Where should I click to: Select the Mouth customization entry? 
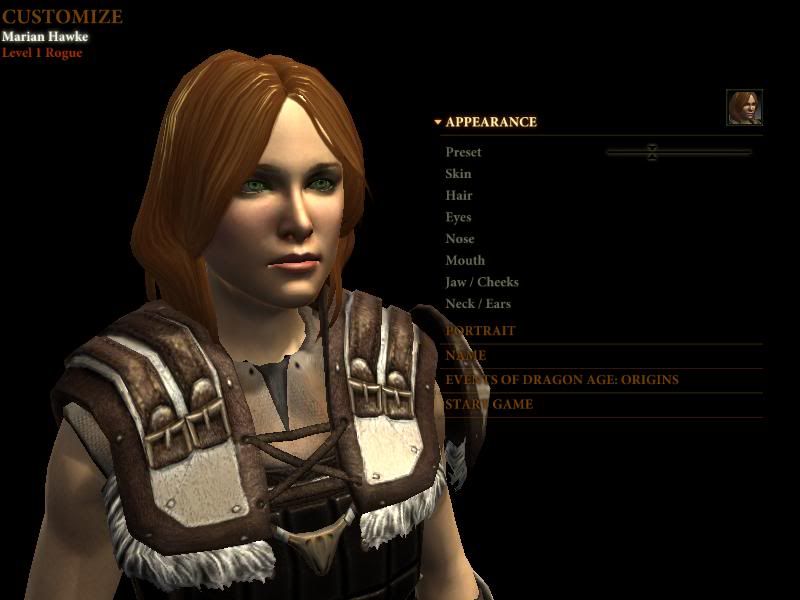(465, 261)
